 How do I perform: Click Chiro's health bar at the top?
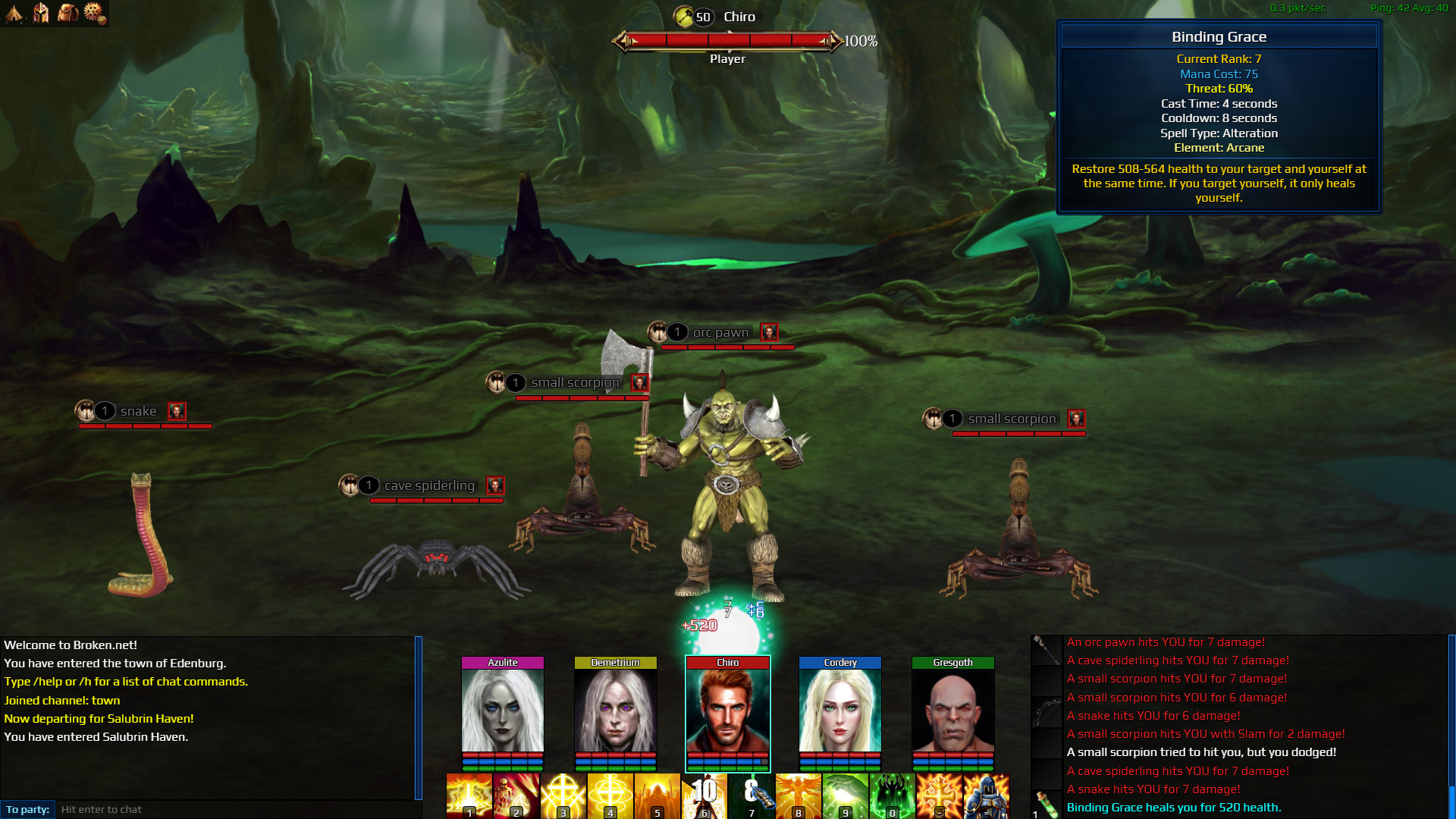pos(730,42)
